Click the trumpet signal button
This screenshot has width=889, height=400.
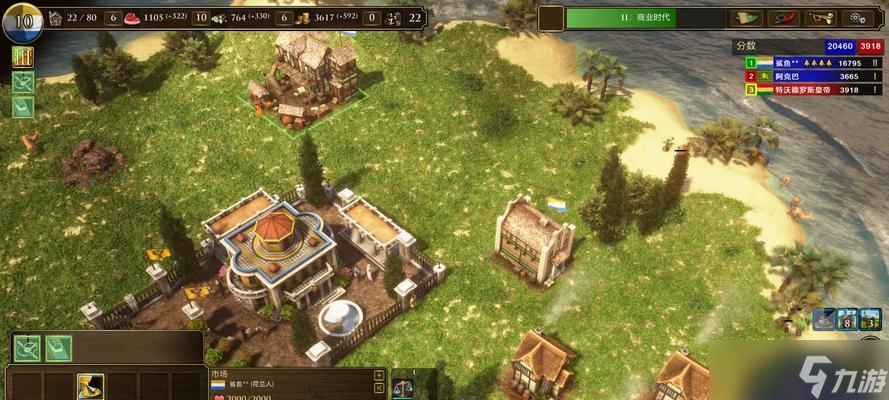tap(820, 17)
